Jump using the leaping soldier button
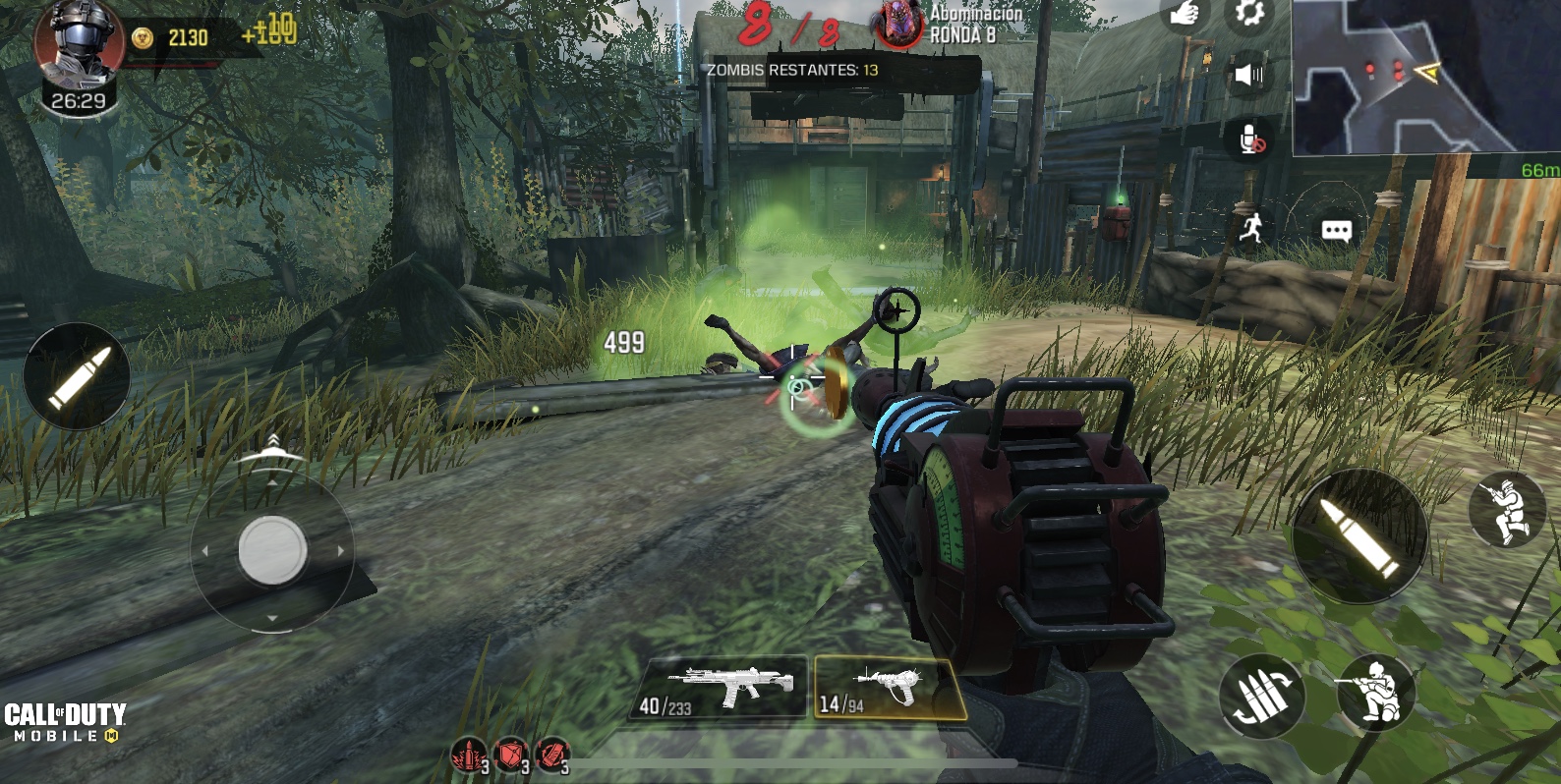This screenshot has width=1561, height=784. click(x=1506, y=509)
